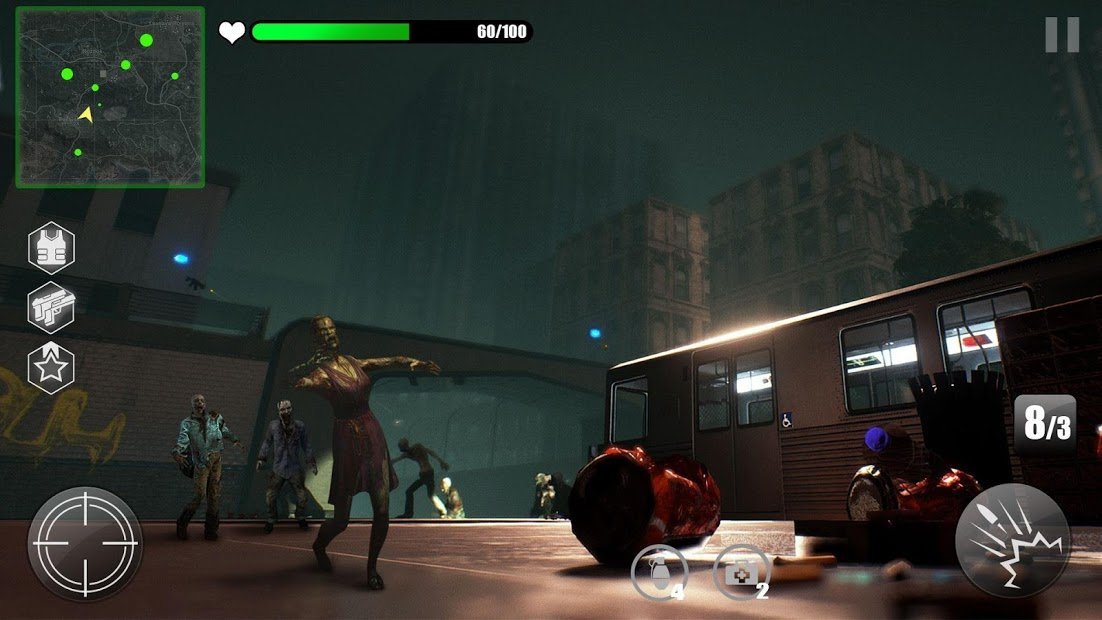
Task: Activate the crosshair aim button
Action: coord(85,544)
